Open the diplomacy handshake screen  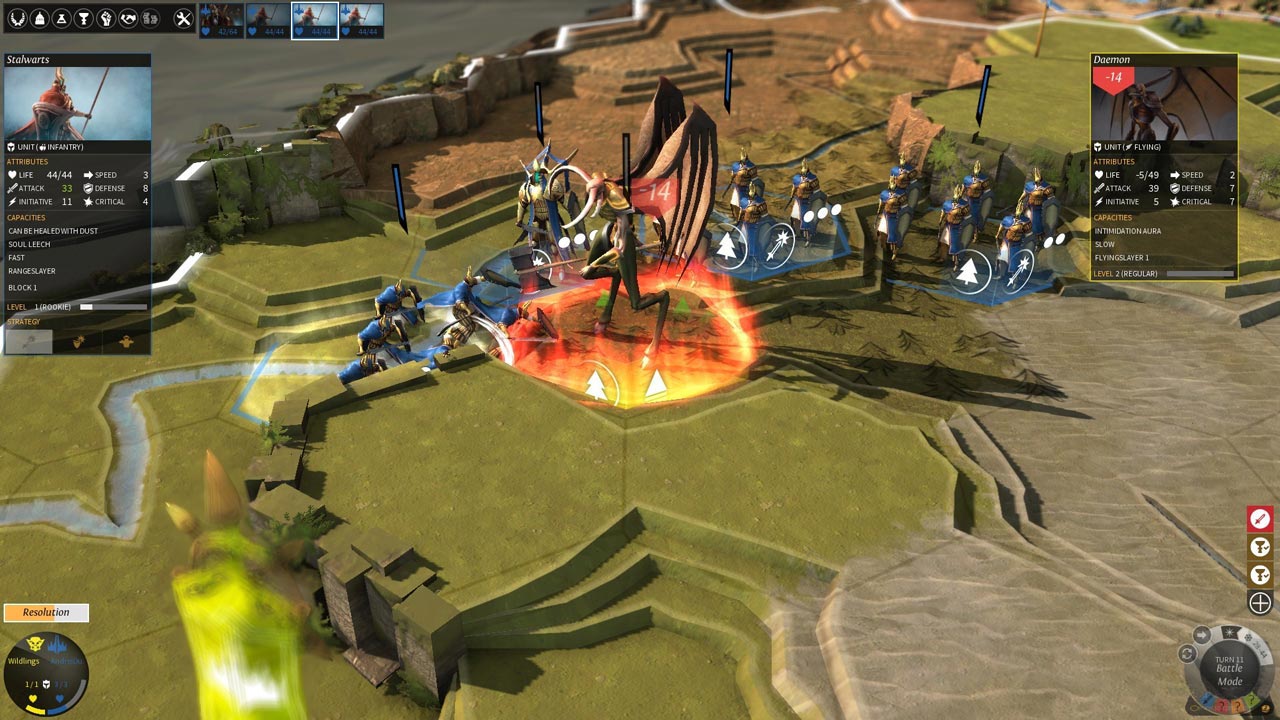pyautogui.click(x=128, y=18)
